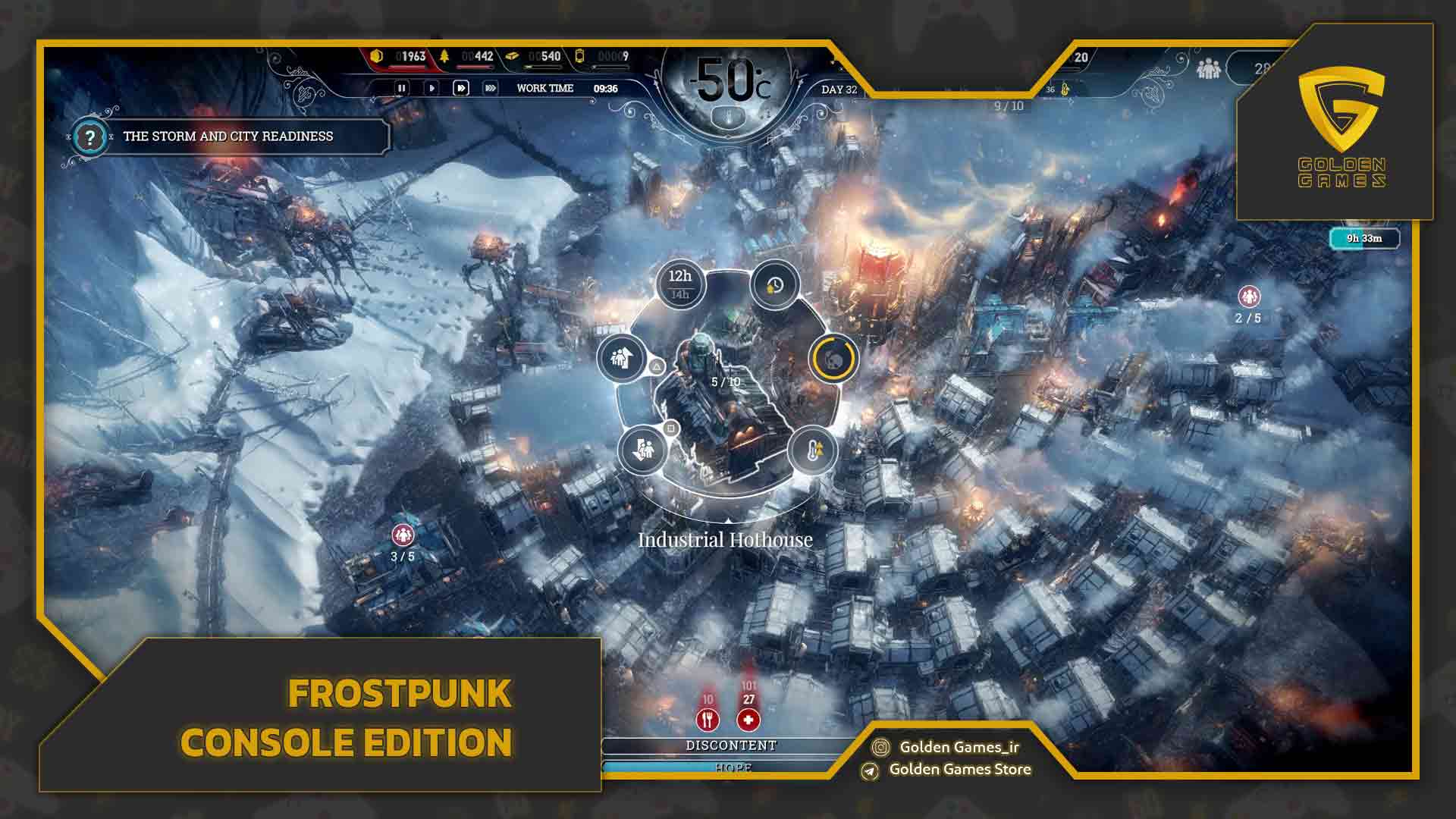Pause the game with the pause button

(402, 88)
